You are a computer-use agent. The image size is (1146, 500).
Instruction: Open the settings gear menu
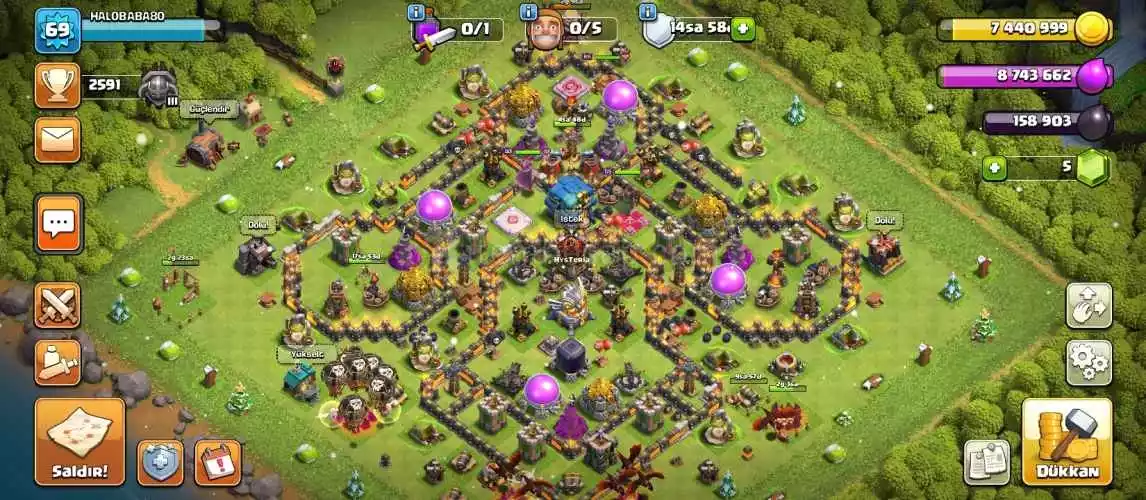[1088, 362]
